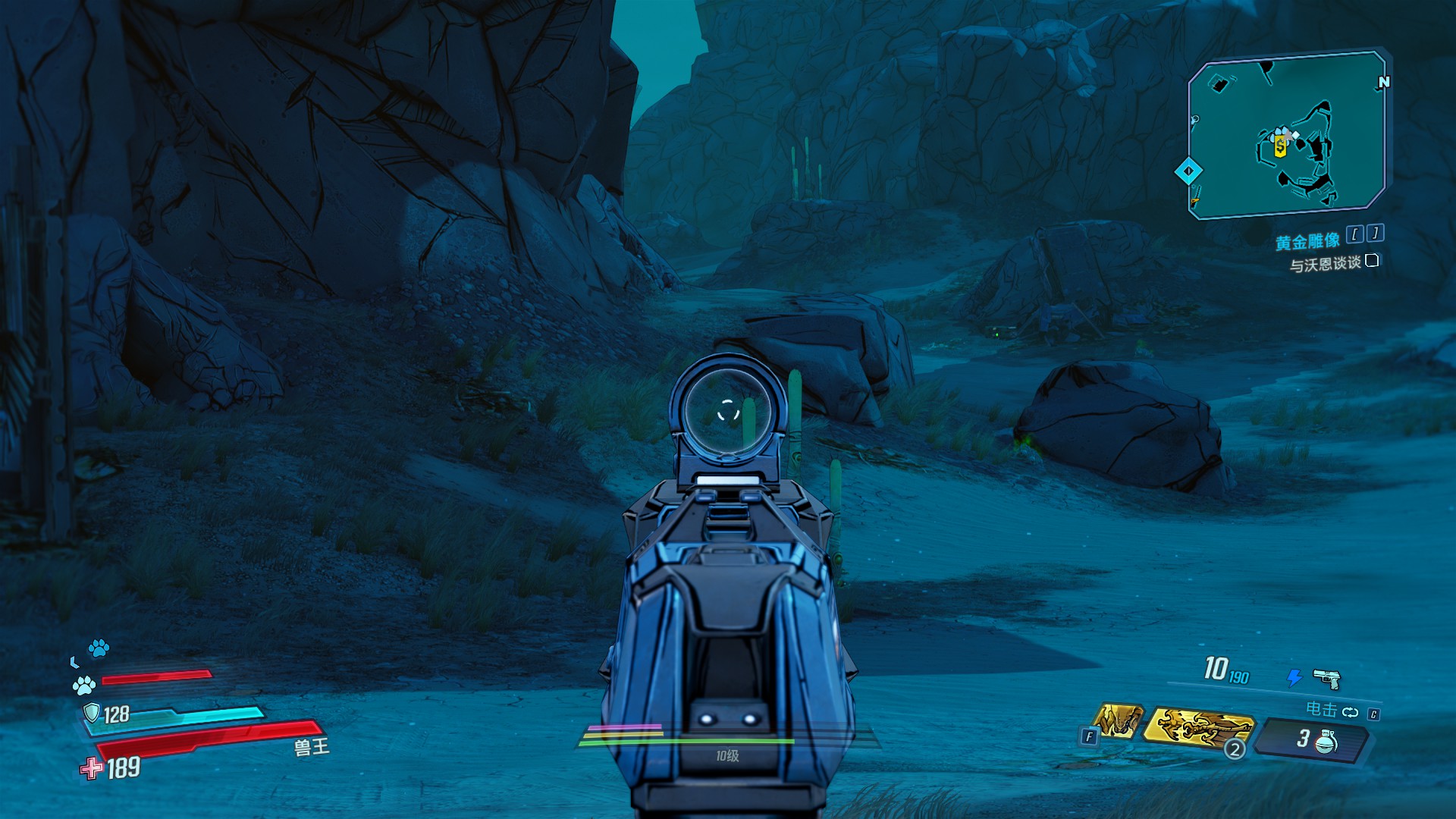Trigger the golden pet attack command icon
This screenshot has height=819, width=1456.
1119,720
